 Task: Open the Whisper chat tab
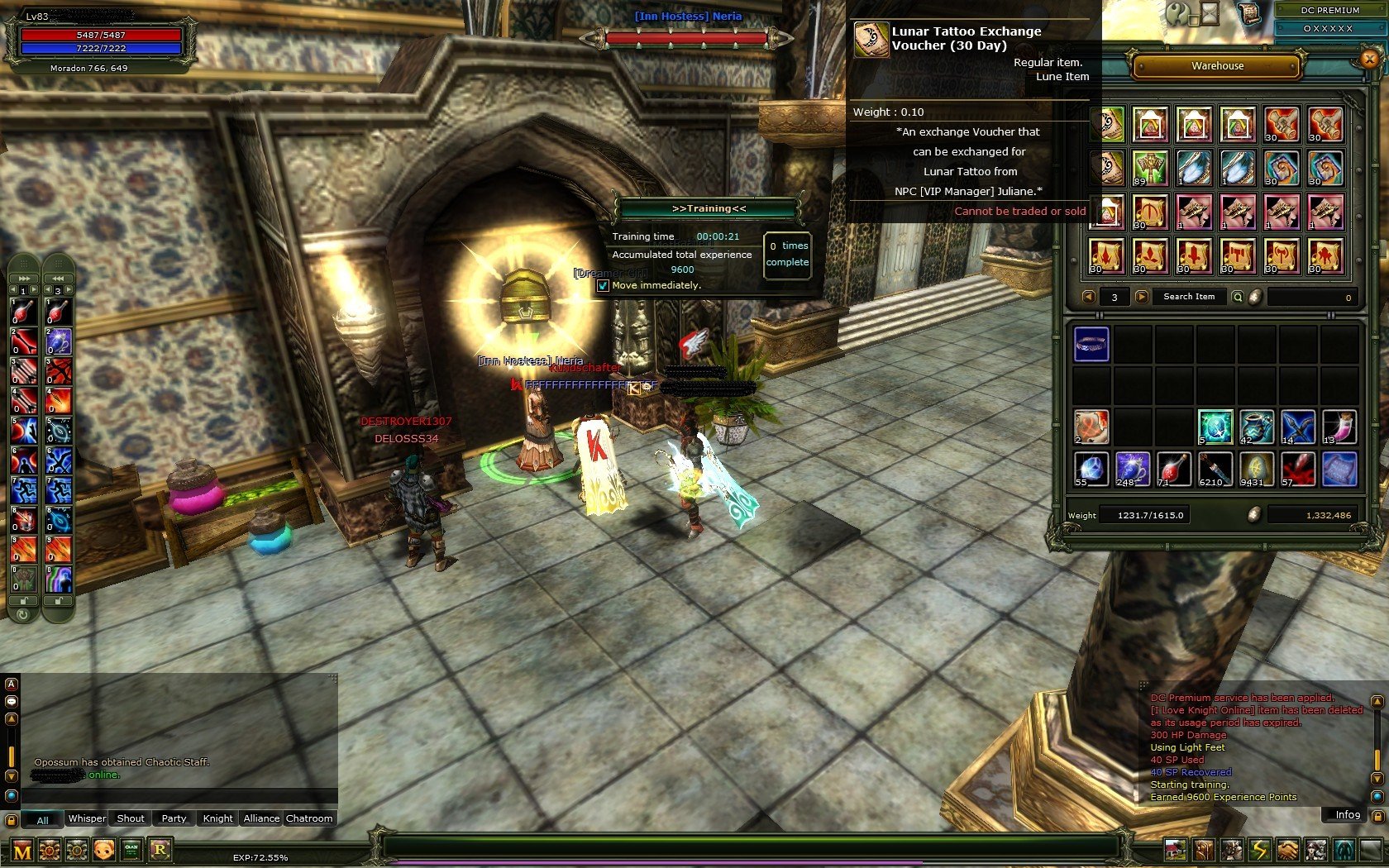86,818
